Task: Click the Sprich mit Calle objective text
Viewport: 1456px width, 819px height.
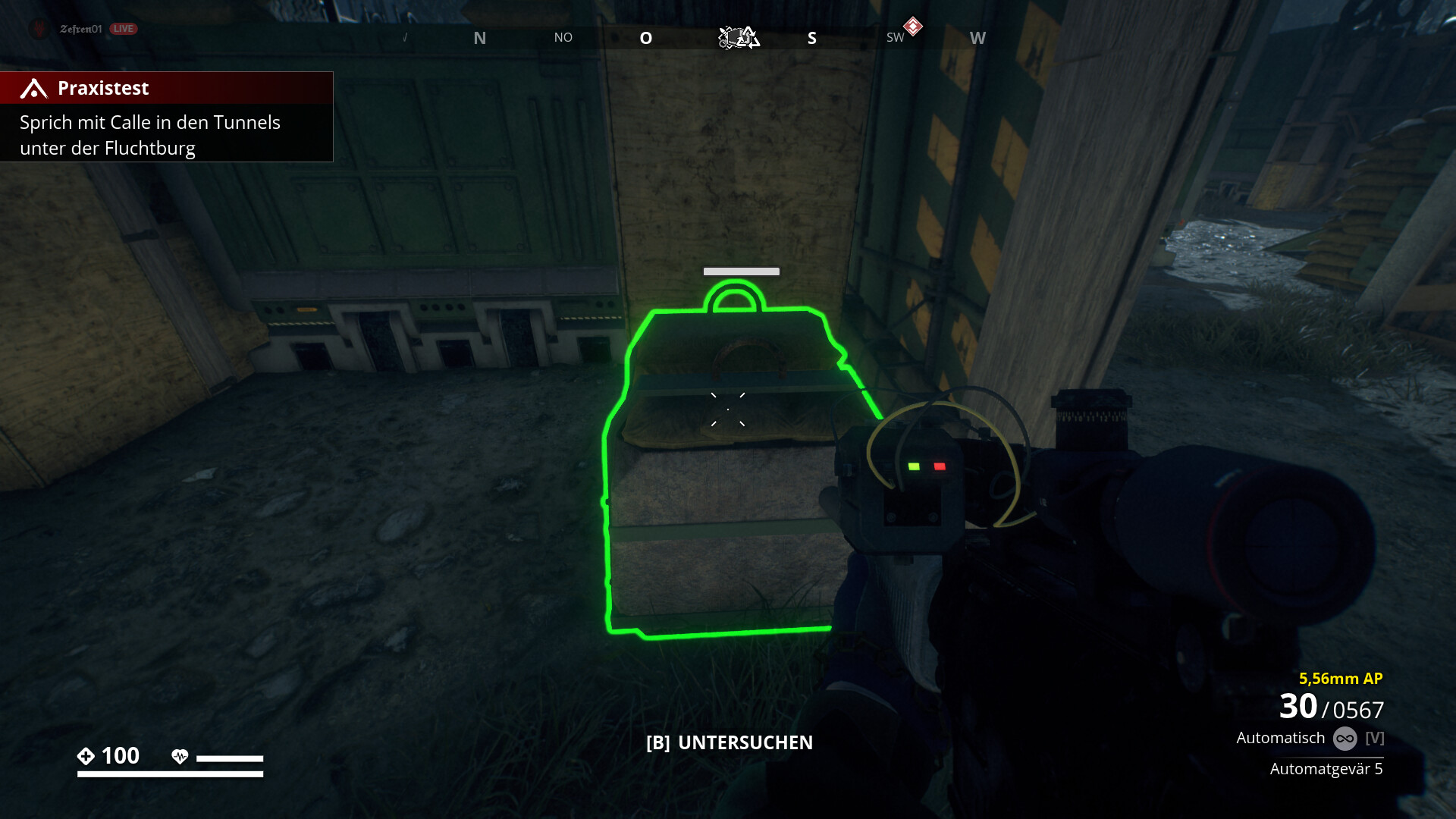Action: [149, 135]
